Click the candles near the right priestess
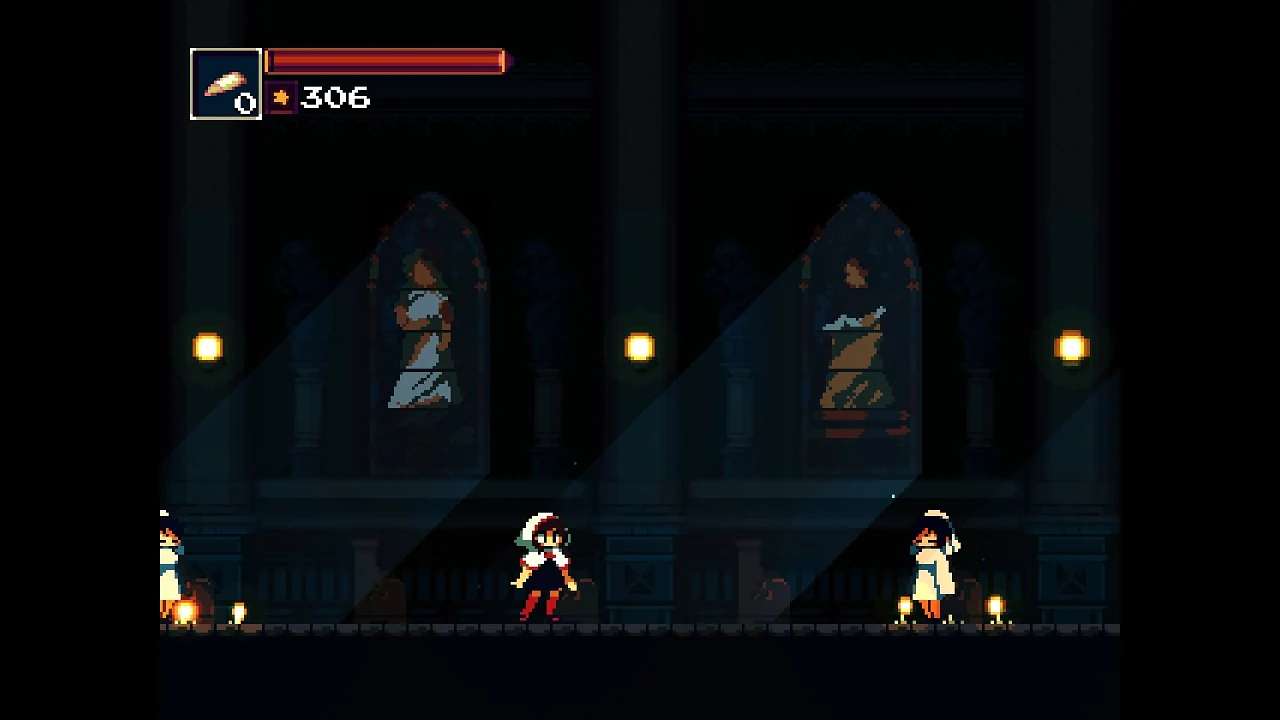 pos(905,608)
